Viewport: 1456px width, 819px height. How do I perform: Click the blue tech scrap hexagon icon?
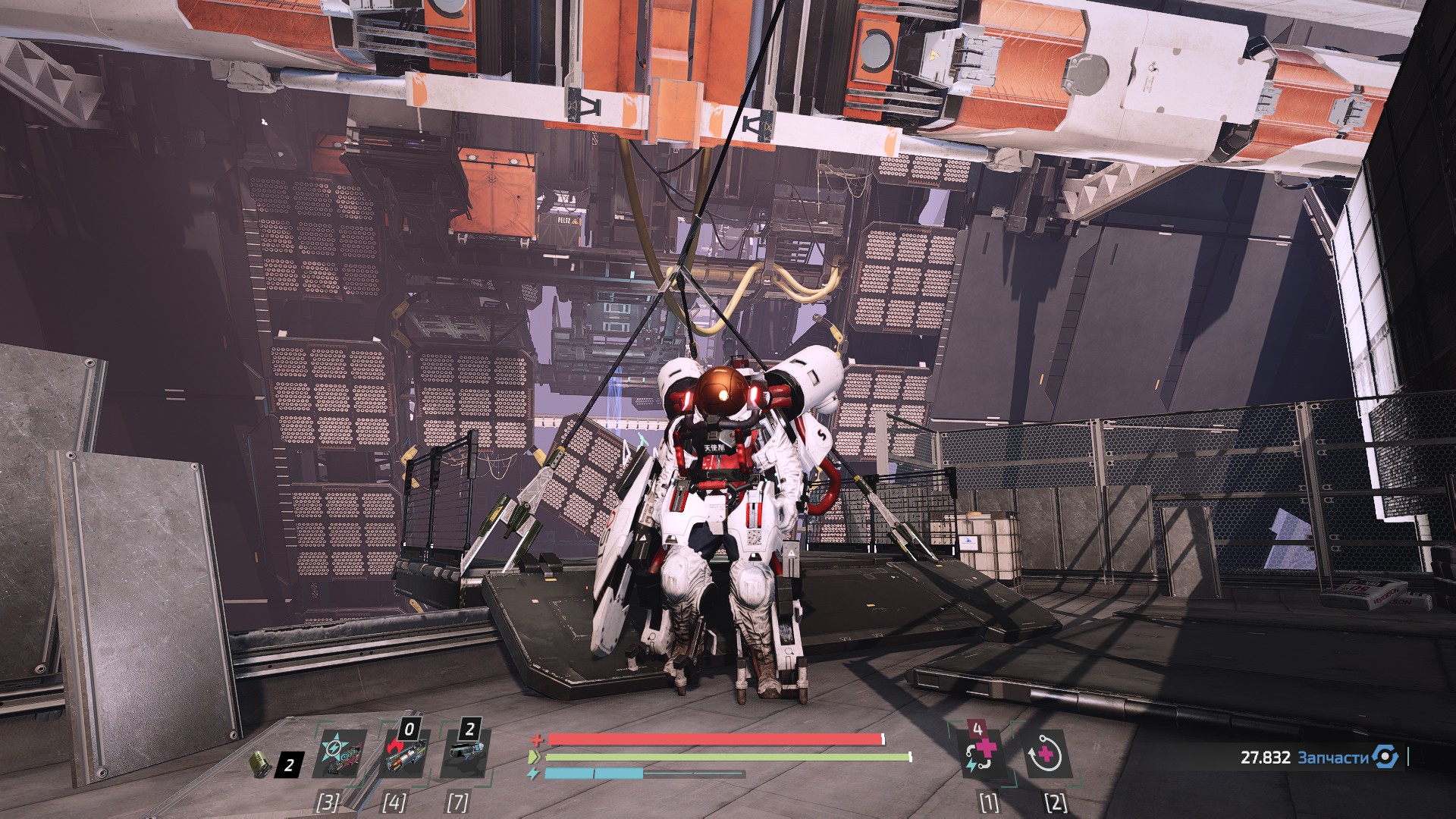1385,757
